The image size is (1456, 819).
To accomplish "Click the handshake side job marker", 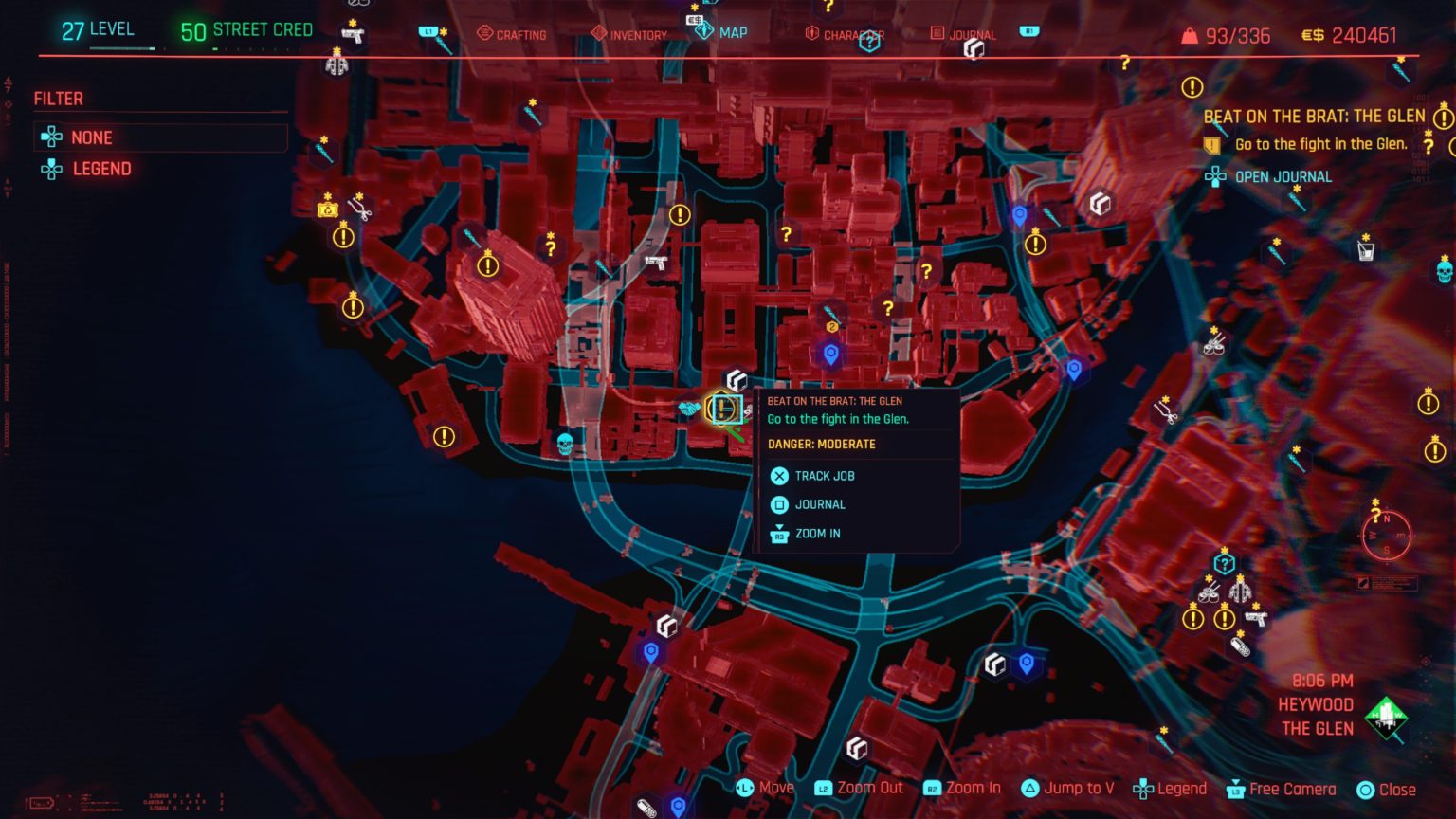I will click(x=689, y=409).
